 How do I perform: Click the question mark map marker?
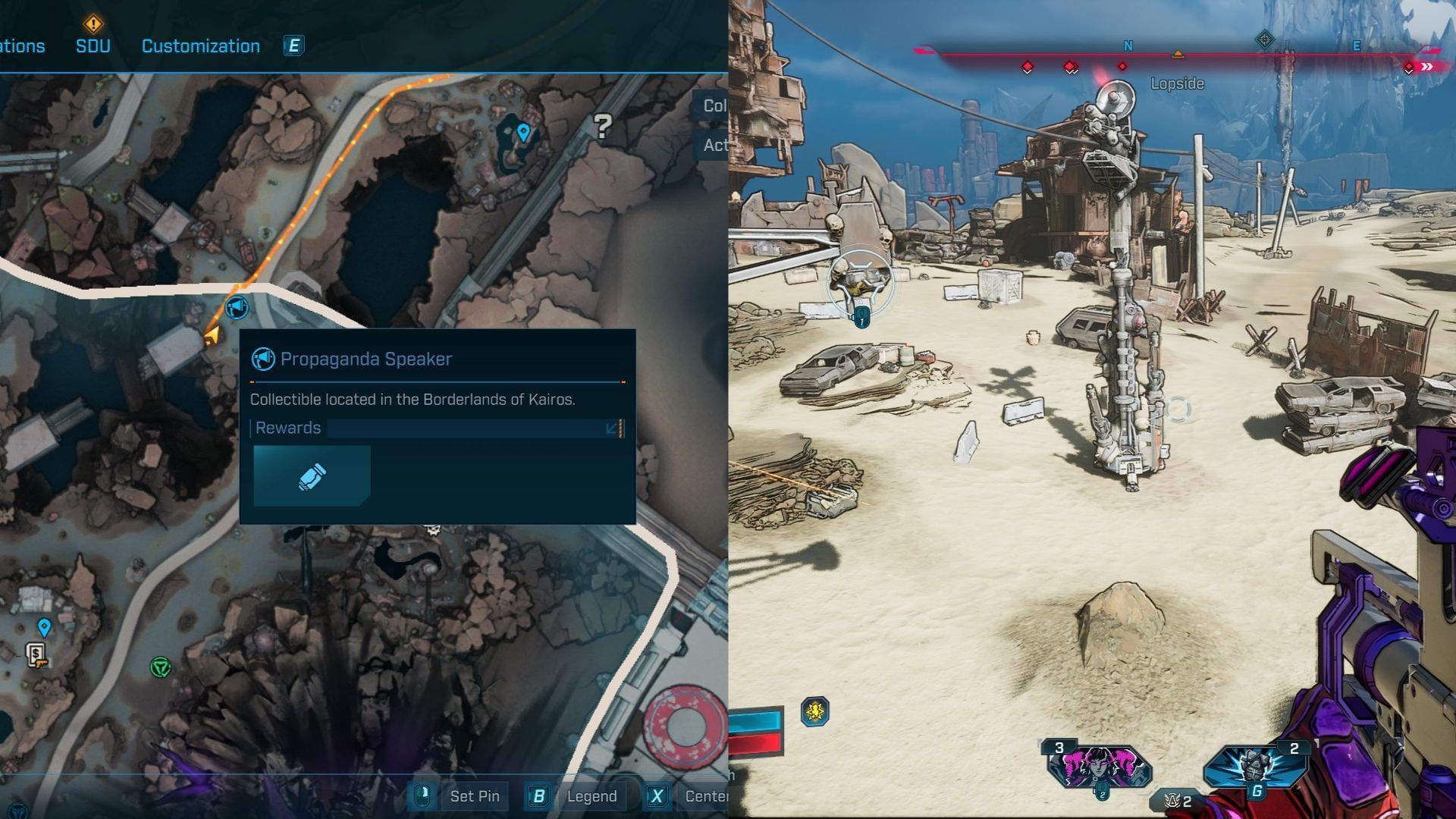(x=602, y=126)
